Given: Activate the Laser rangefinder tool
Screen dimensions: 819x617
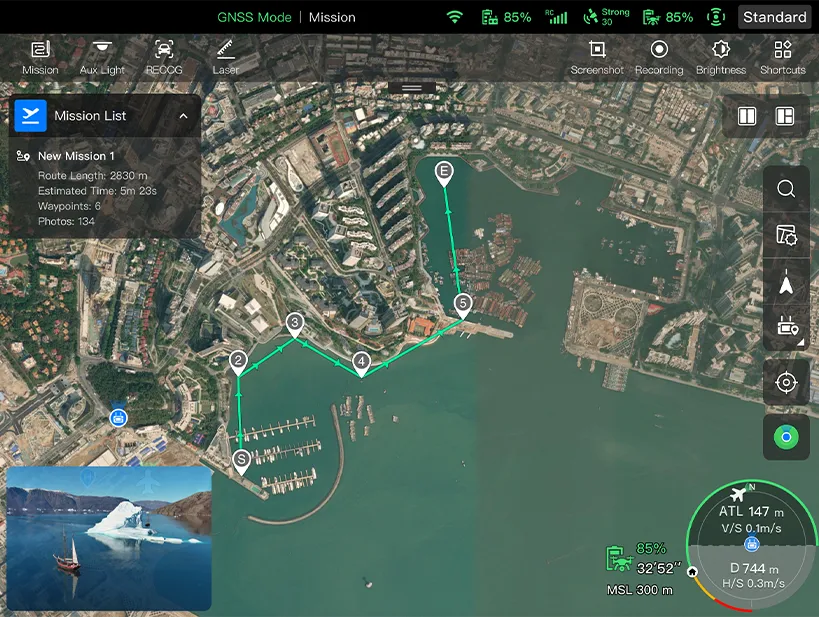Looking at the screenshot, I should 225,57.
